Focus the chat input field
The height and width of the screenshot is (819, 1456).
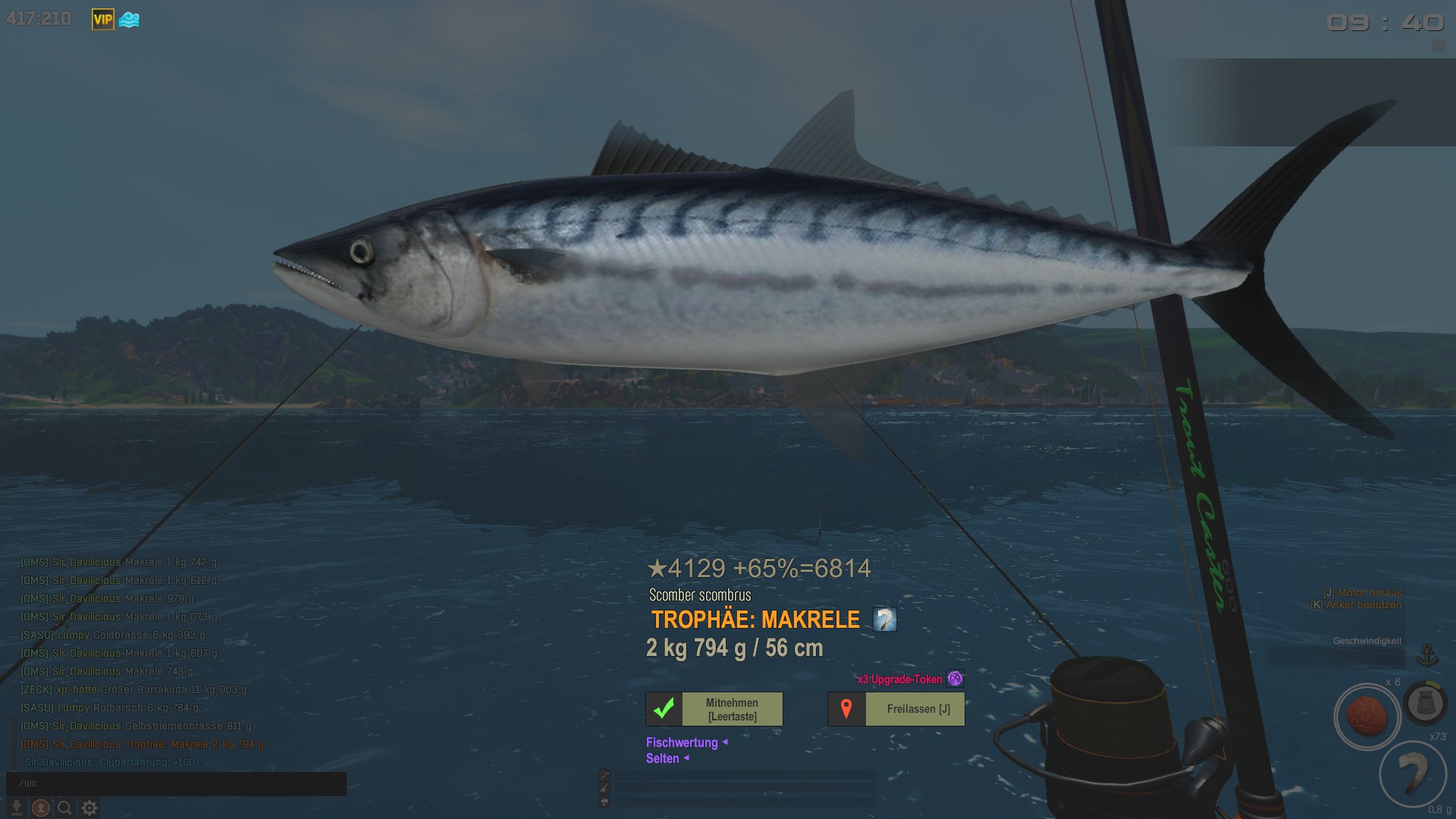(176, 783)
